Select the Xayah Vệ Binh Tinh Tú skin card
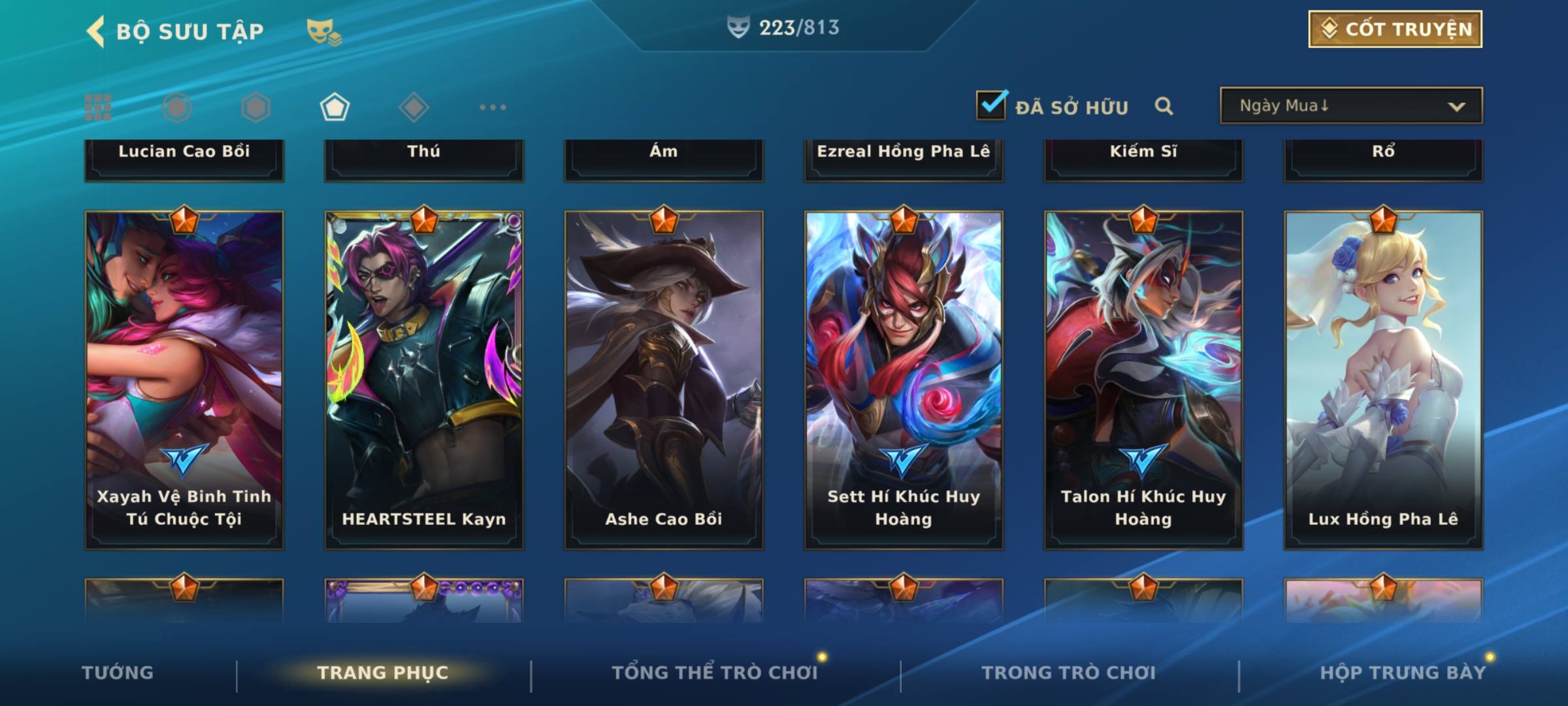This screenshot has width=1568, height=706. click(x=184, y=379)
